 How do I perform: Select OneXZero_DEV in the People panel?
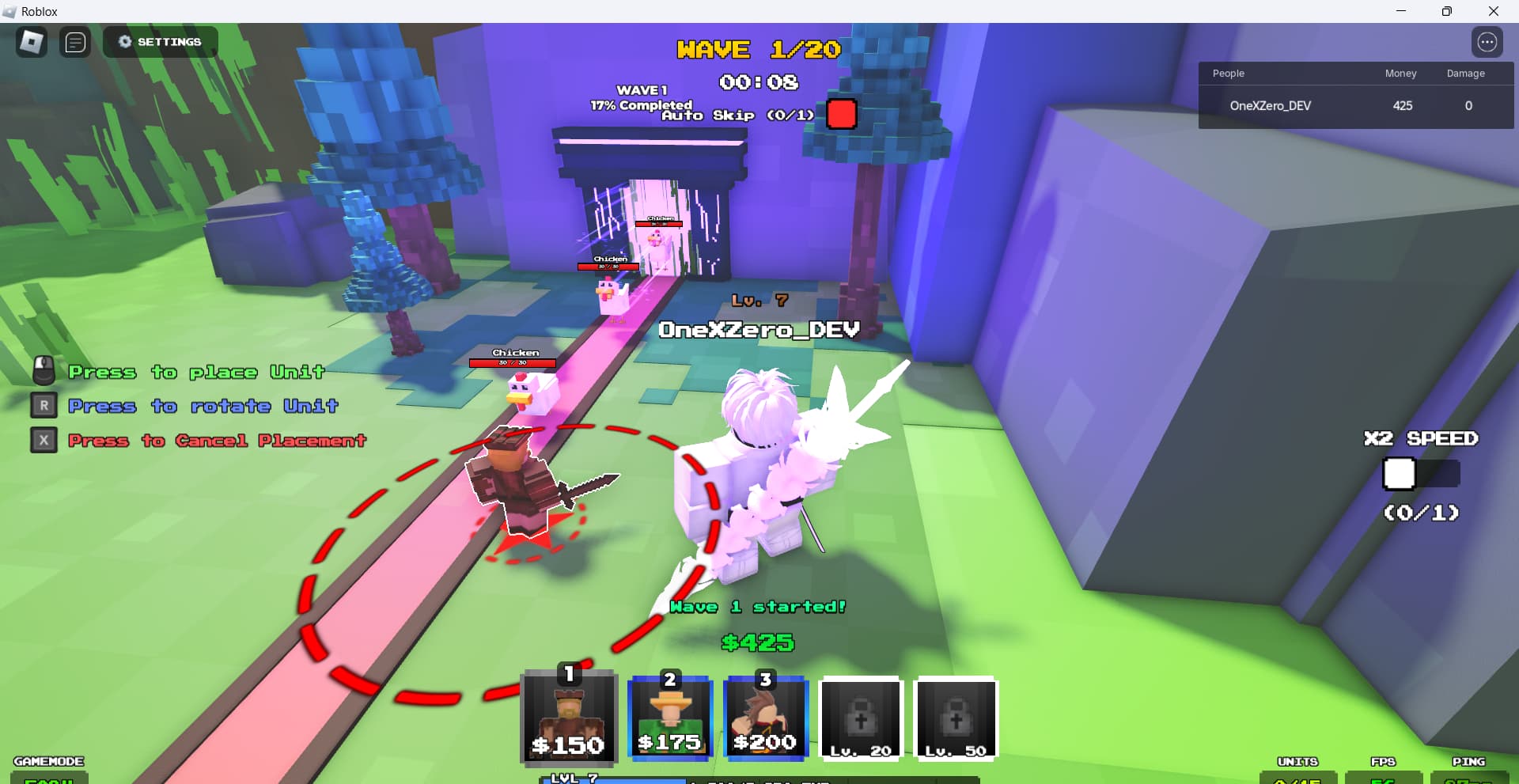[1270, 105]
